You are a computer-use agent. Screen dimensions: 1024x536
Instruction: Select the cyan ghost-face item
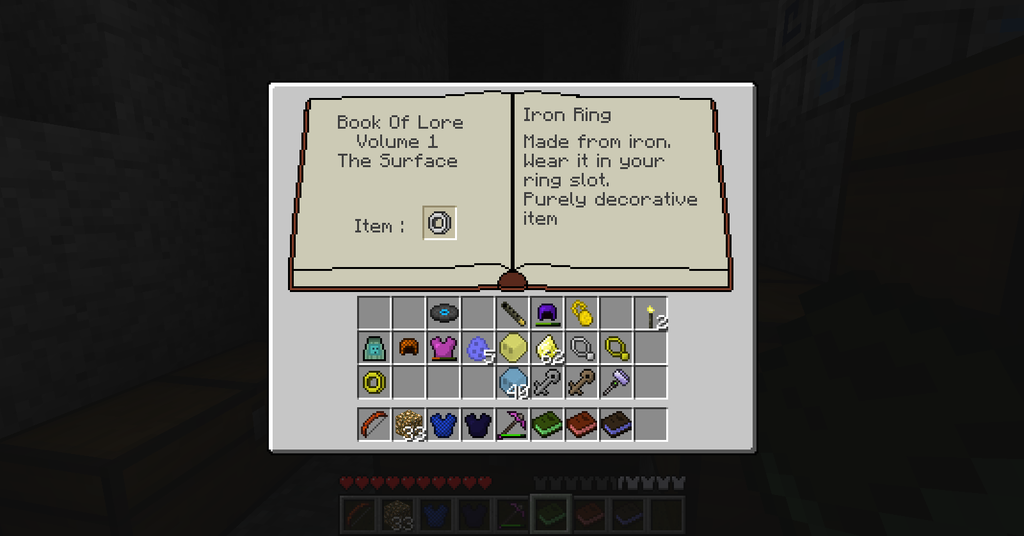374,348
